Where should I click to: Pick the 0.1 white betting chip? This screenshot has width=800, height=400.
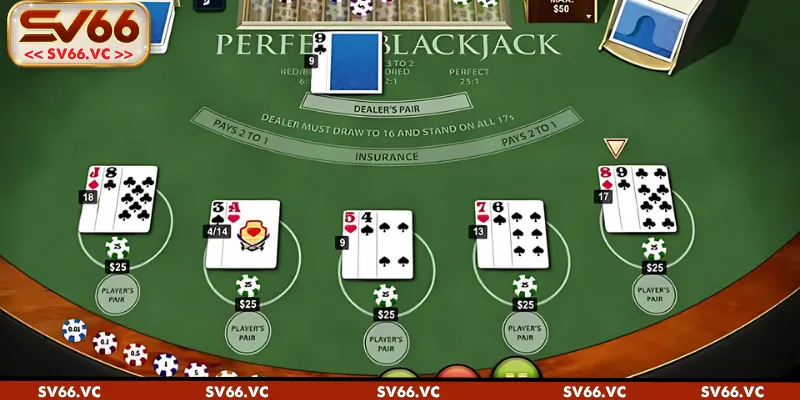[105, 342]
